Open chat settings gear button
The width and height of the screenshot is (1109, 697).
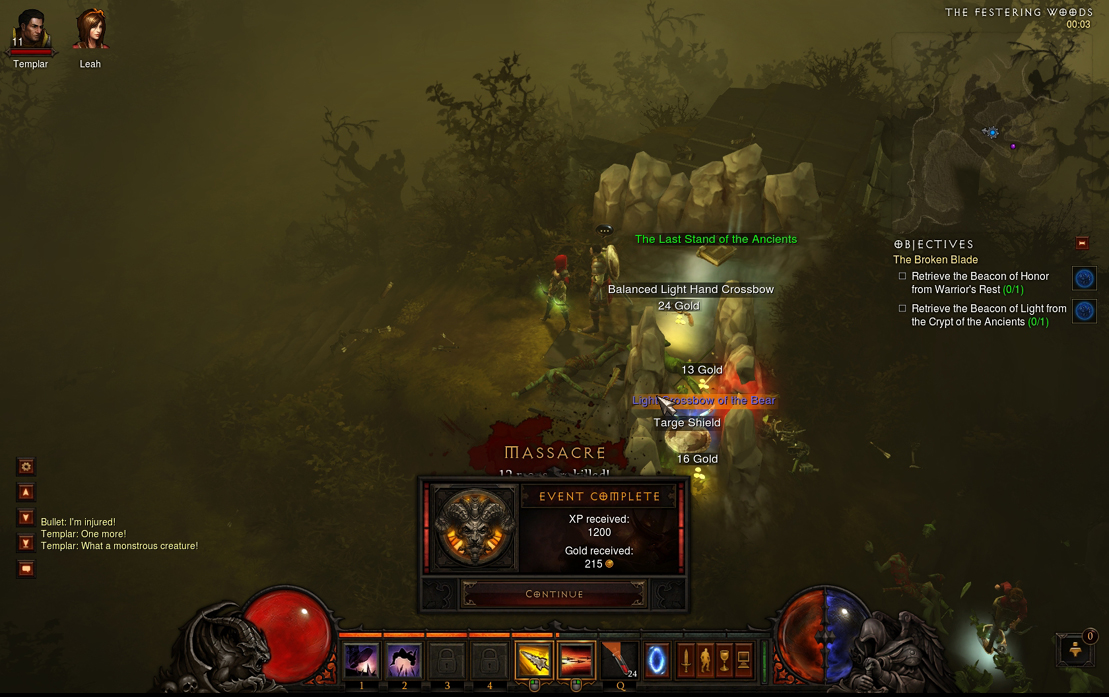(x=26, y=466)
